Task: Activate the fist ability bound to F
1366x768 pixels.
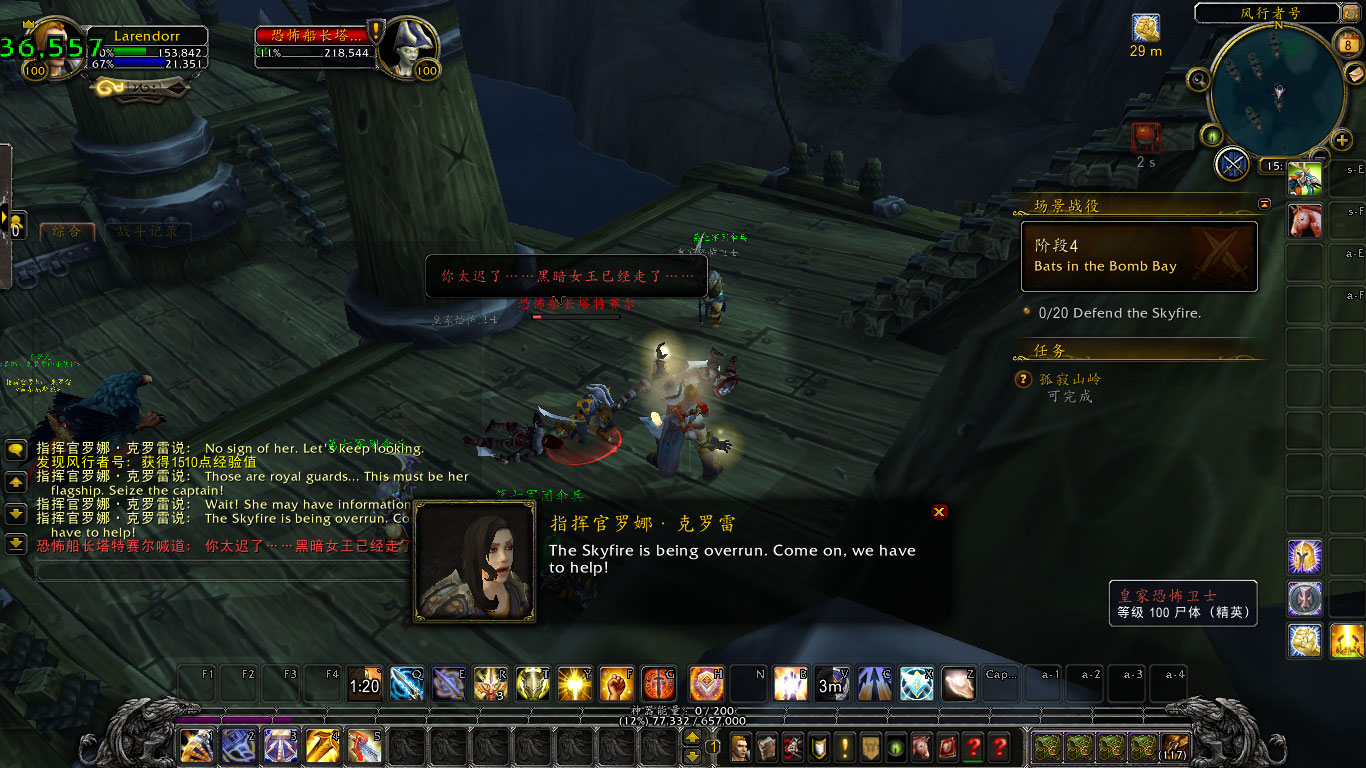Action: [x=615, y=683]
